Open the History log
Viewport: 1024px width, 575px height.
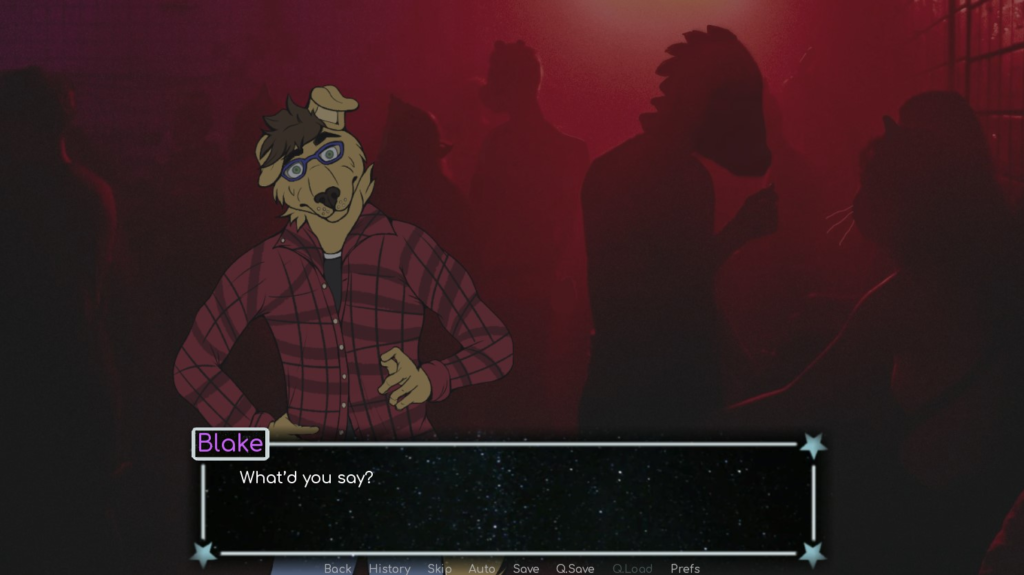coord(389,568)
